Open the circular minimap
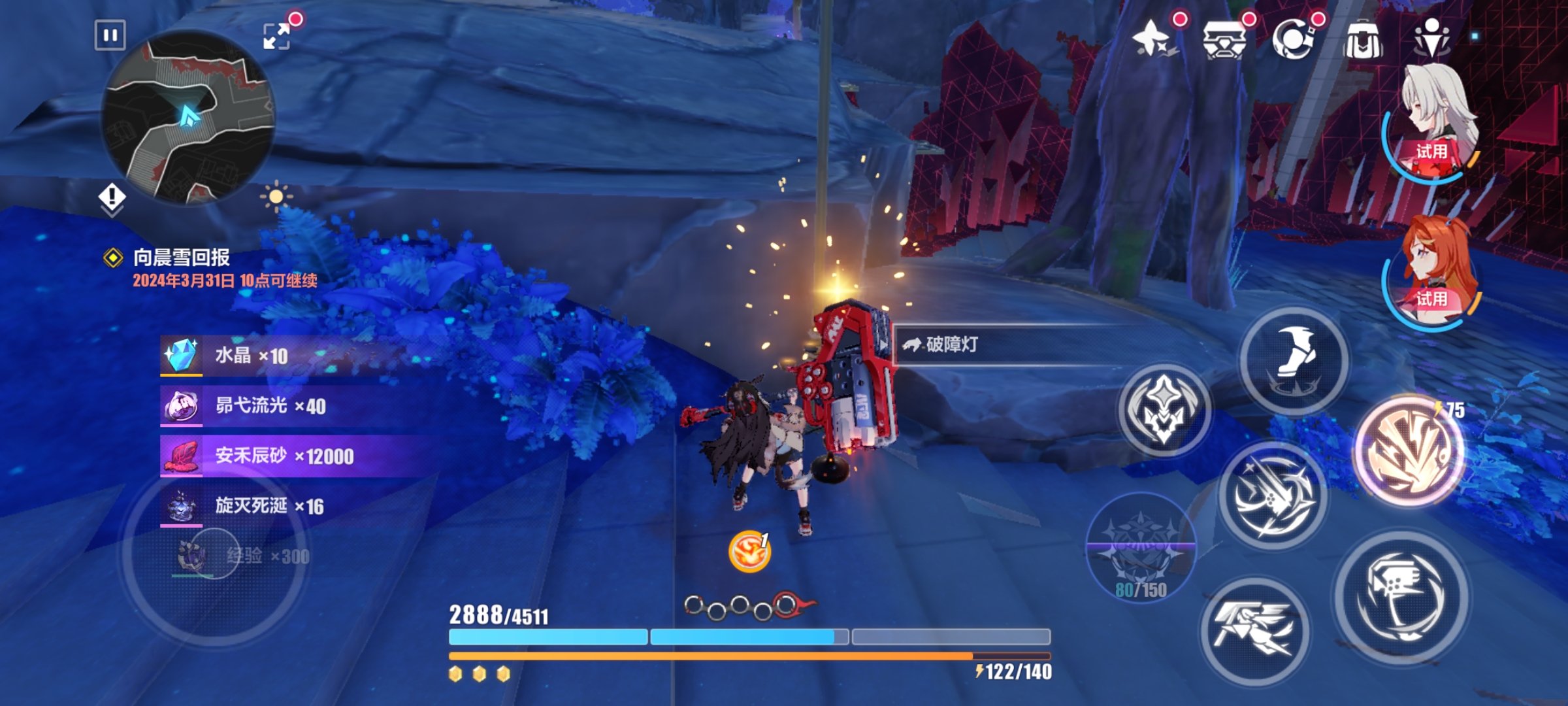The image size is (1568, 706). 188,118
